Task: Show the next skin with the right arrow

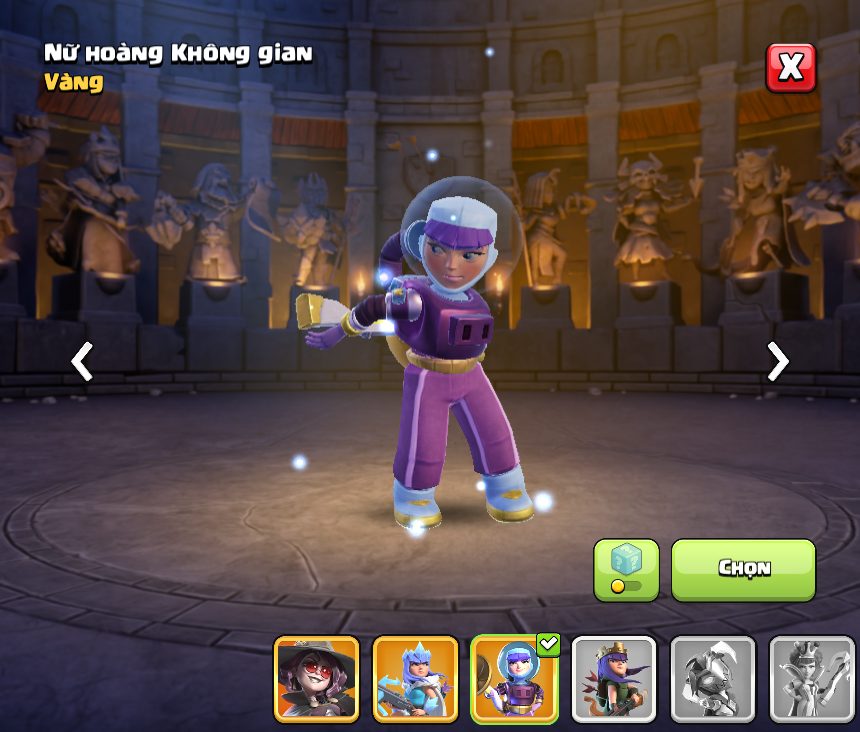Action: (777, 361)
